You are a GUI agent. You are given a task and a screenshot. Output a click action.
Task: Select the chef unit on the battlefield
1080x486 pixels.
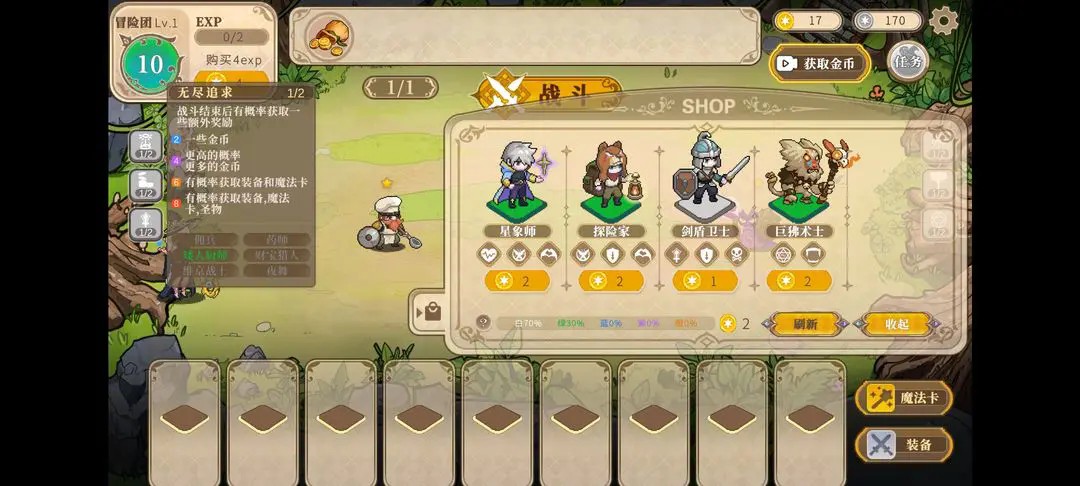click(x=386, y=224)
